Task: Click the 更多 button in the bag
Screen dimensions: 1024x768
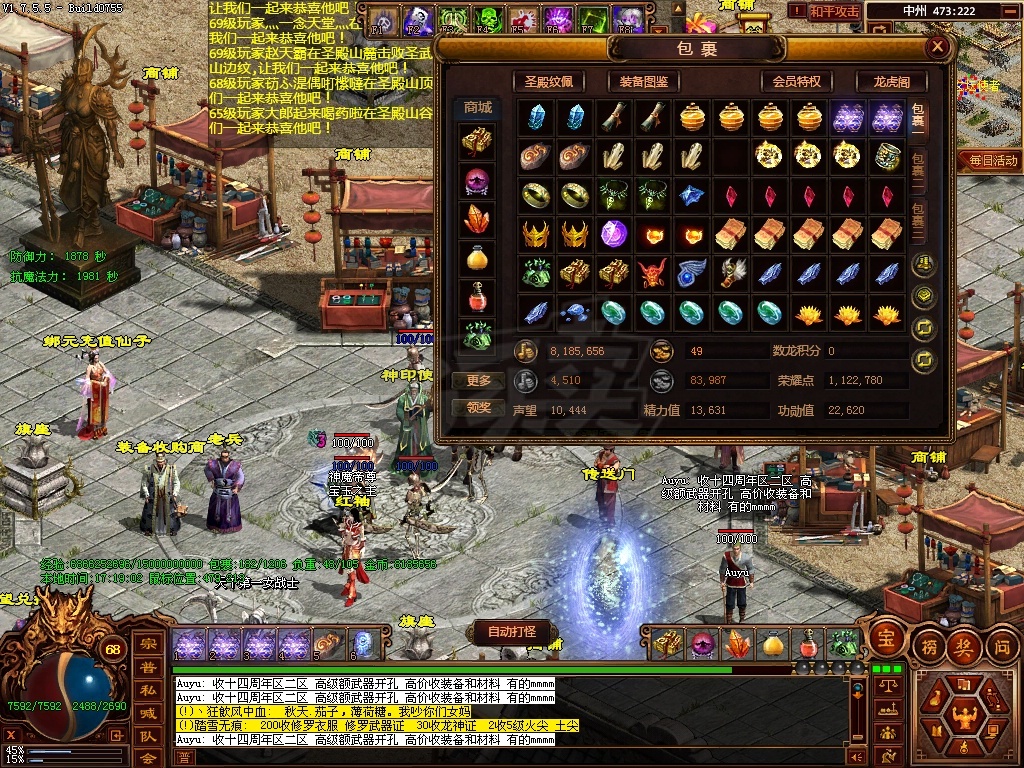Action: pyautogui.click(x=479, y=381)
